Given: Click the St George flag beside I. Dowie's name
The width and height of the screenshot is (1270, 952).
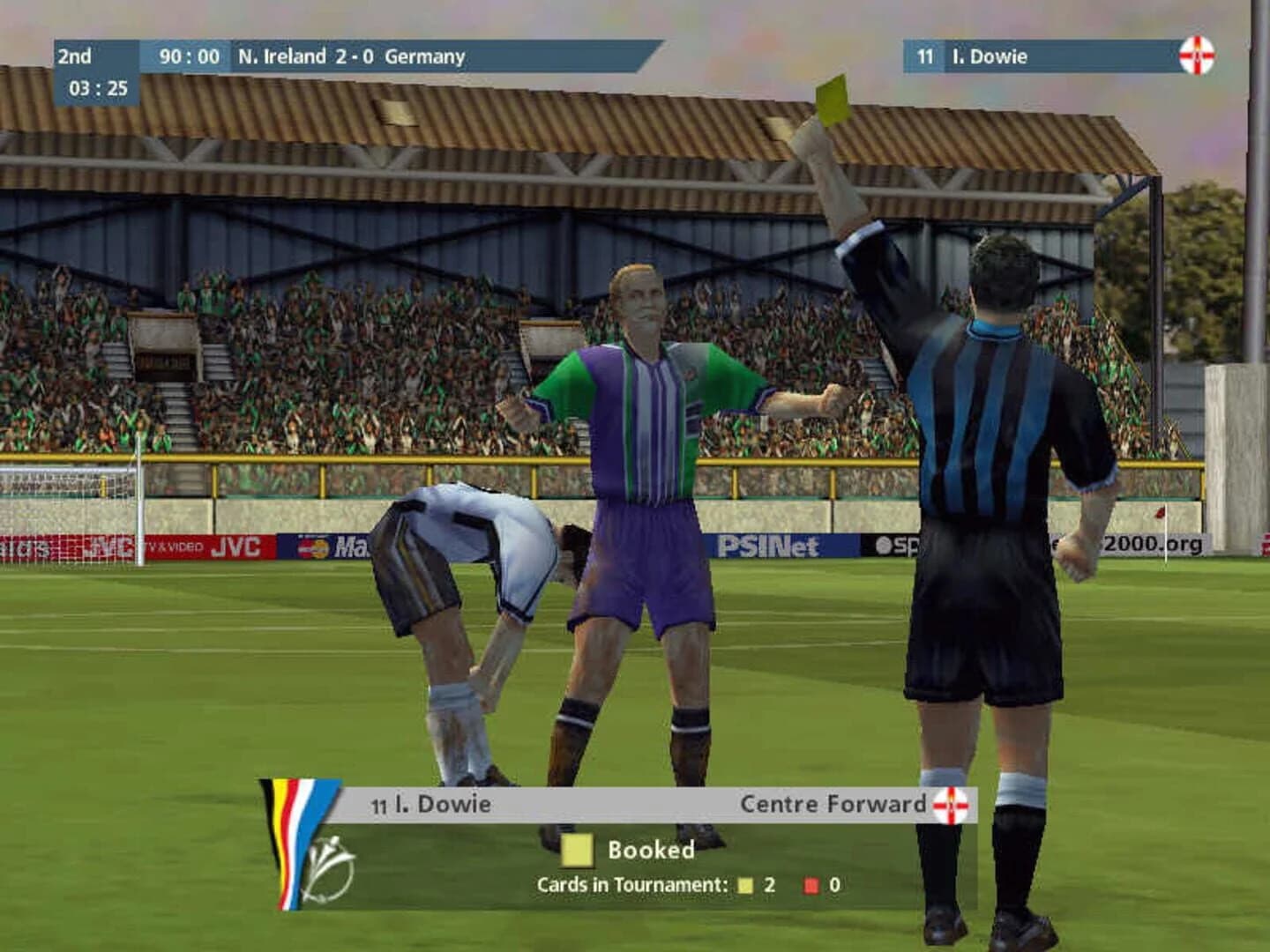Looking at the screenshot, I should [x=1198, y=56].
